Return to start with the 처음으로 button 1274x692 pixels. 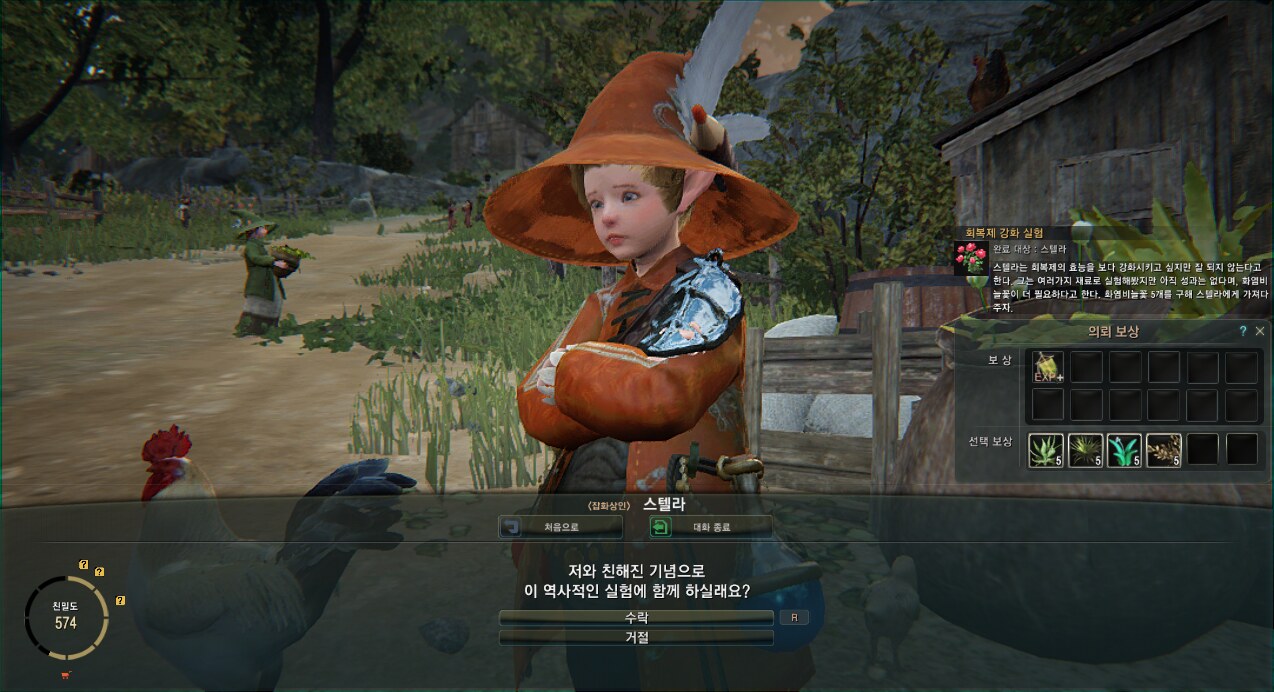(x=560, y=526)
